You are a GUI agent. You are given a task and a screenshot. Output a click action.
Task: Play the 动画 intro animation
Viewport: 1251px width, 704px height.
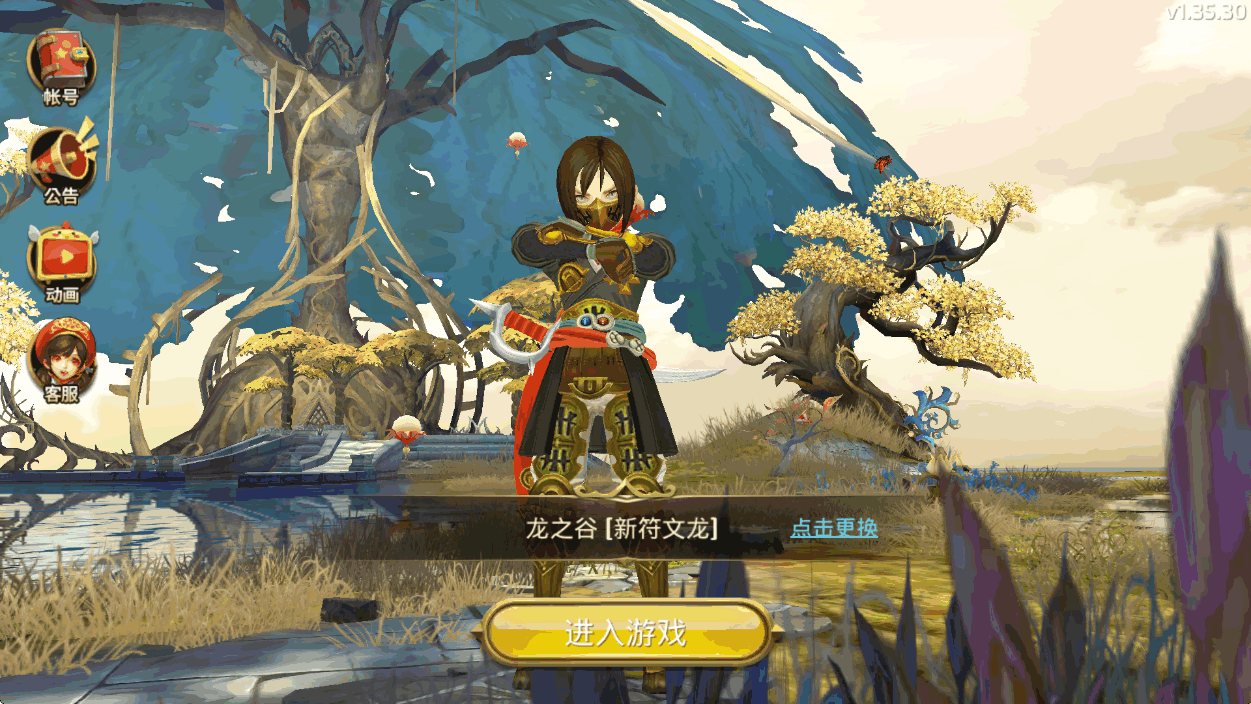pyautogui.click(x=61, y=262)
